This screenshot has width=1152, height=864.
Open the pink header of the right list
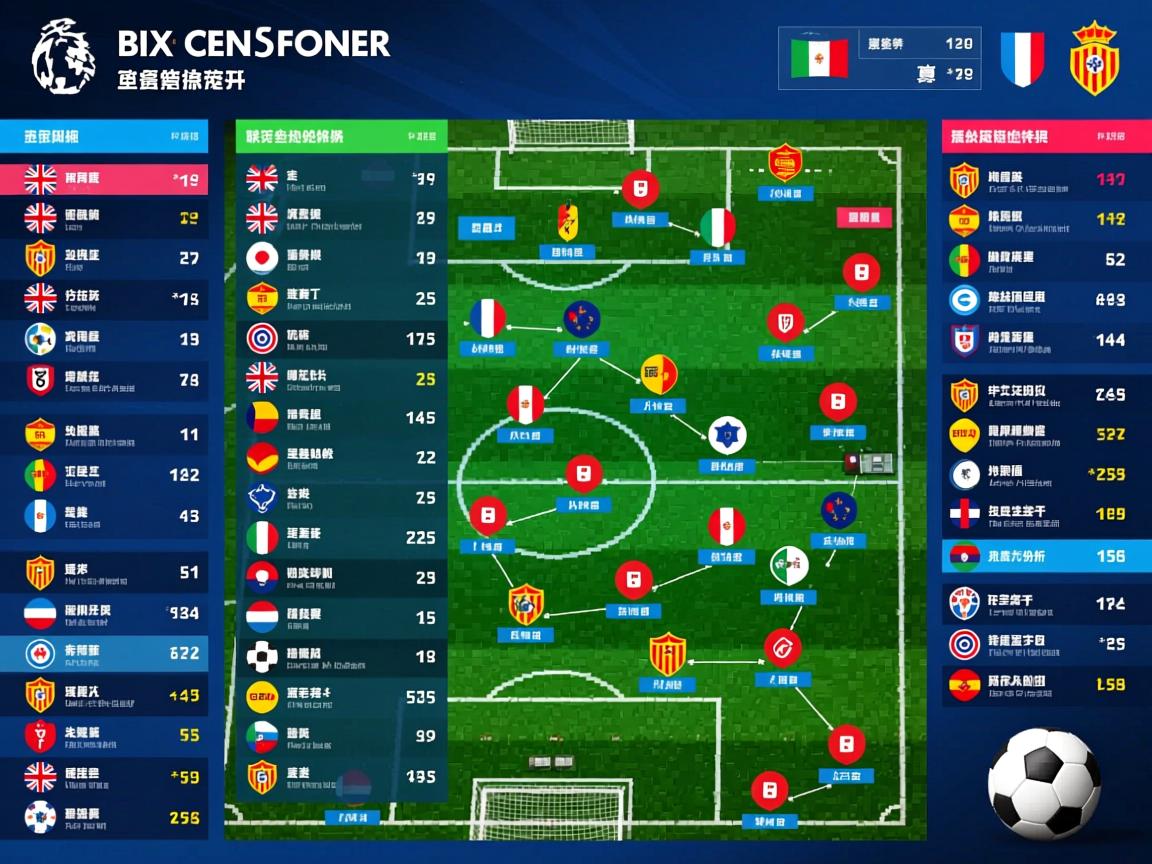pyautogui.click(x=1046, y=136)
